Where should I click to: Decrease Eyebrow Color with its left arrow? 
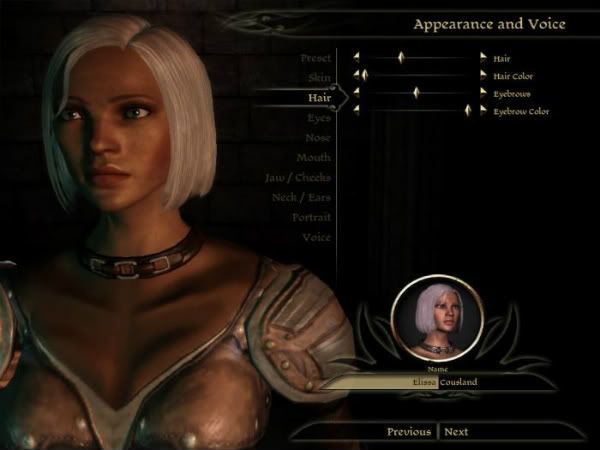[x=356, y=110]
